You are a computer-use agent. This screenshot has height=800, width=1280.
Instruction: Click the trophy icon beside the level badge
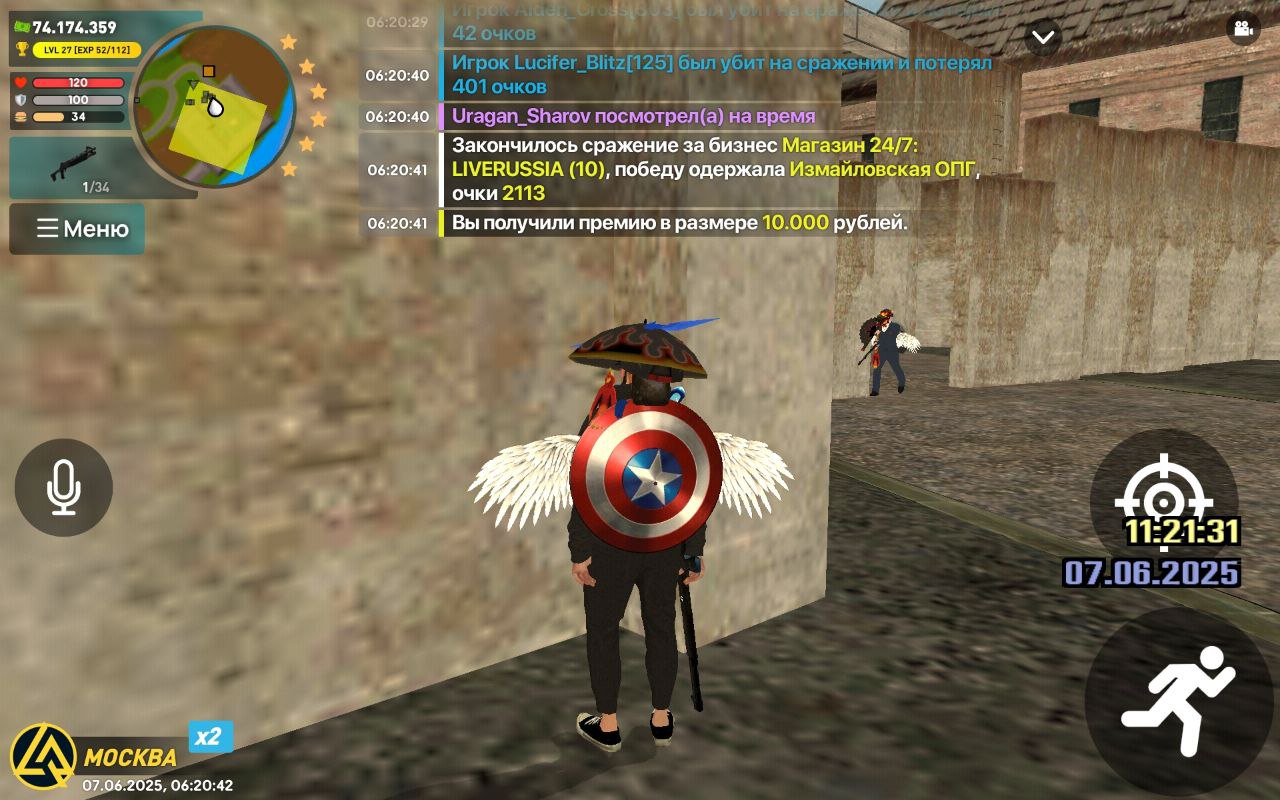(21, 47)
